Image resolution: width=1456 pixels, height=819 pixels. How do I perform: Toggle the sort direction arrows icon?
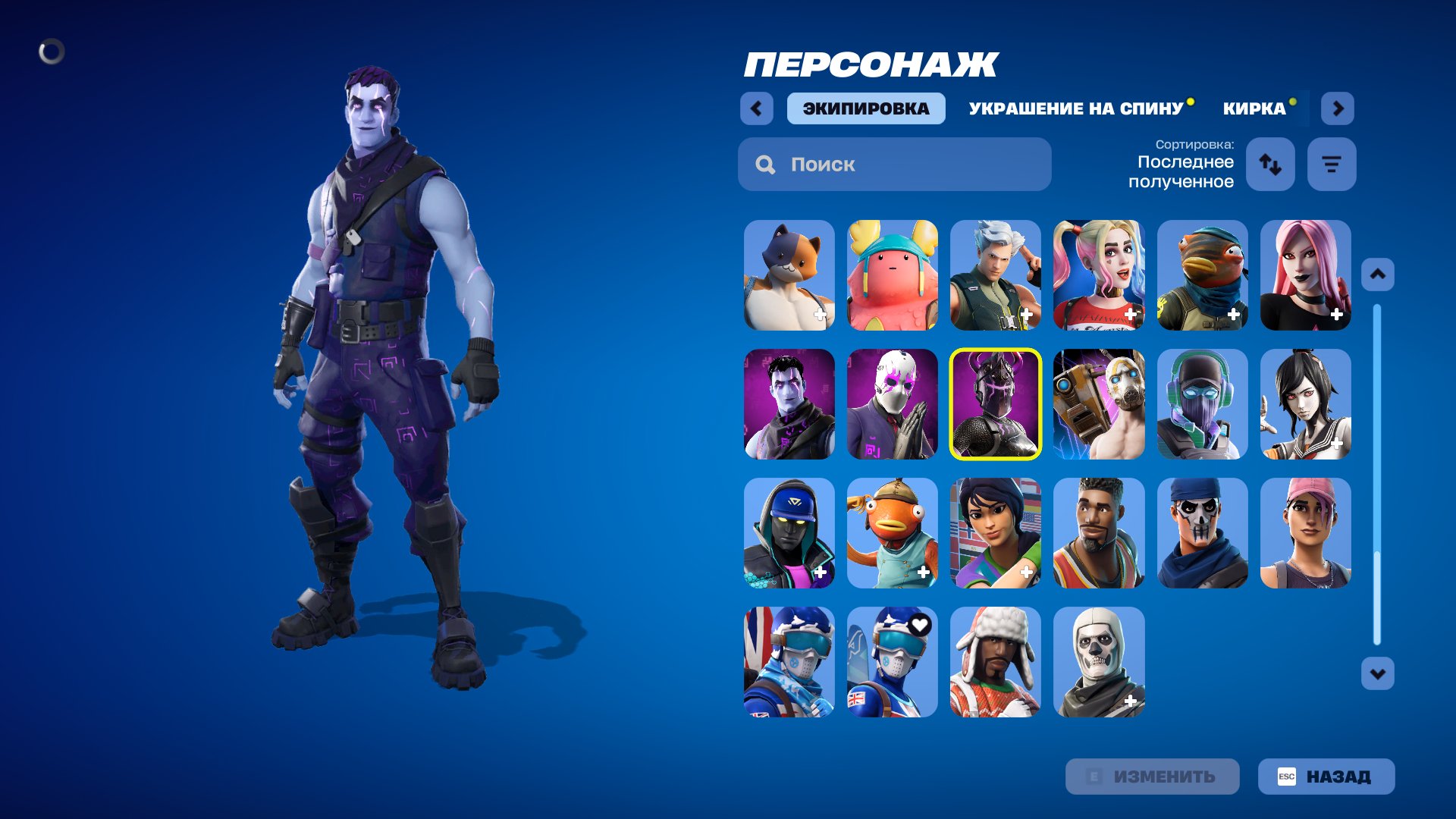click(x=1270, y=164)
